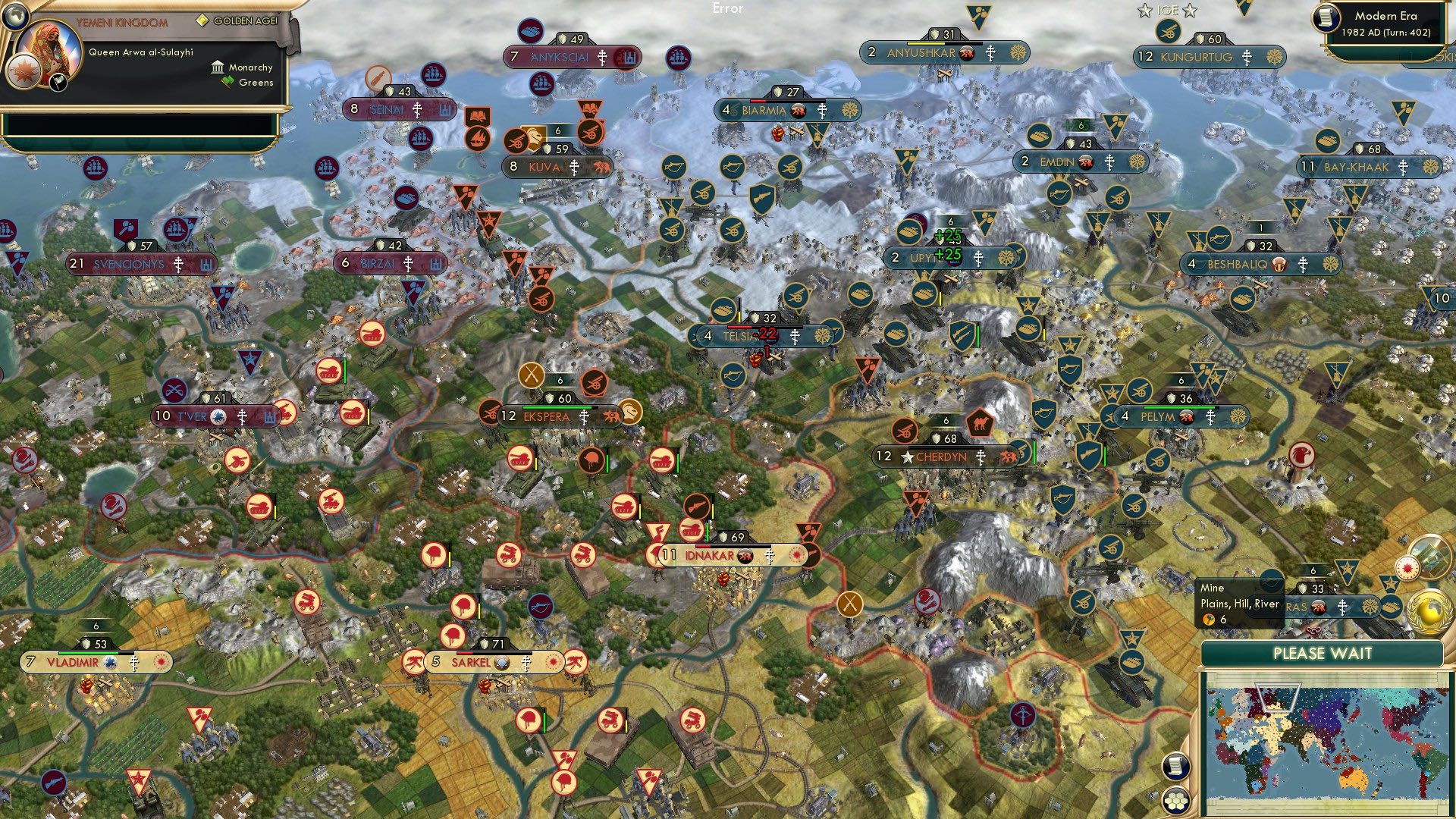Toggle the hex grid honeycomb icon
This screenshot has width=1456, height=819.
point(1175,802)
